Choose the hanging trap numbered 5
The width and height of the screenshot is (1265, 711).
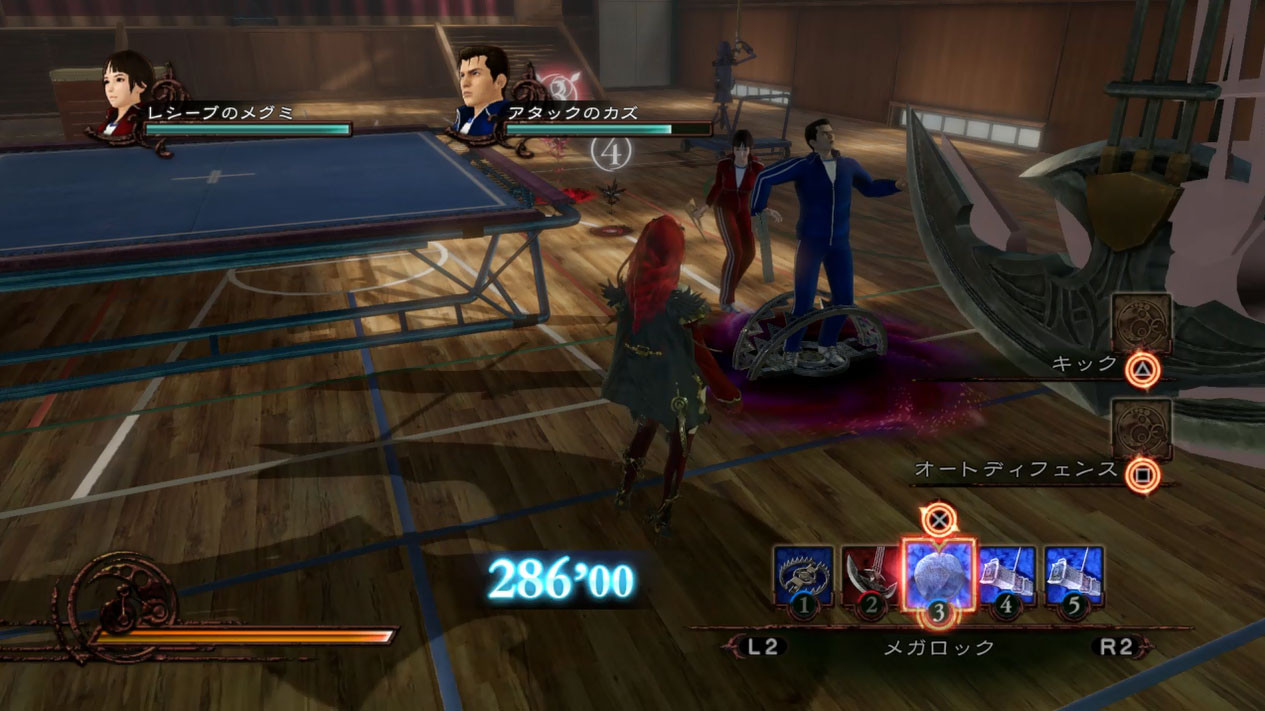tap(1074, 576)
